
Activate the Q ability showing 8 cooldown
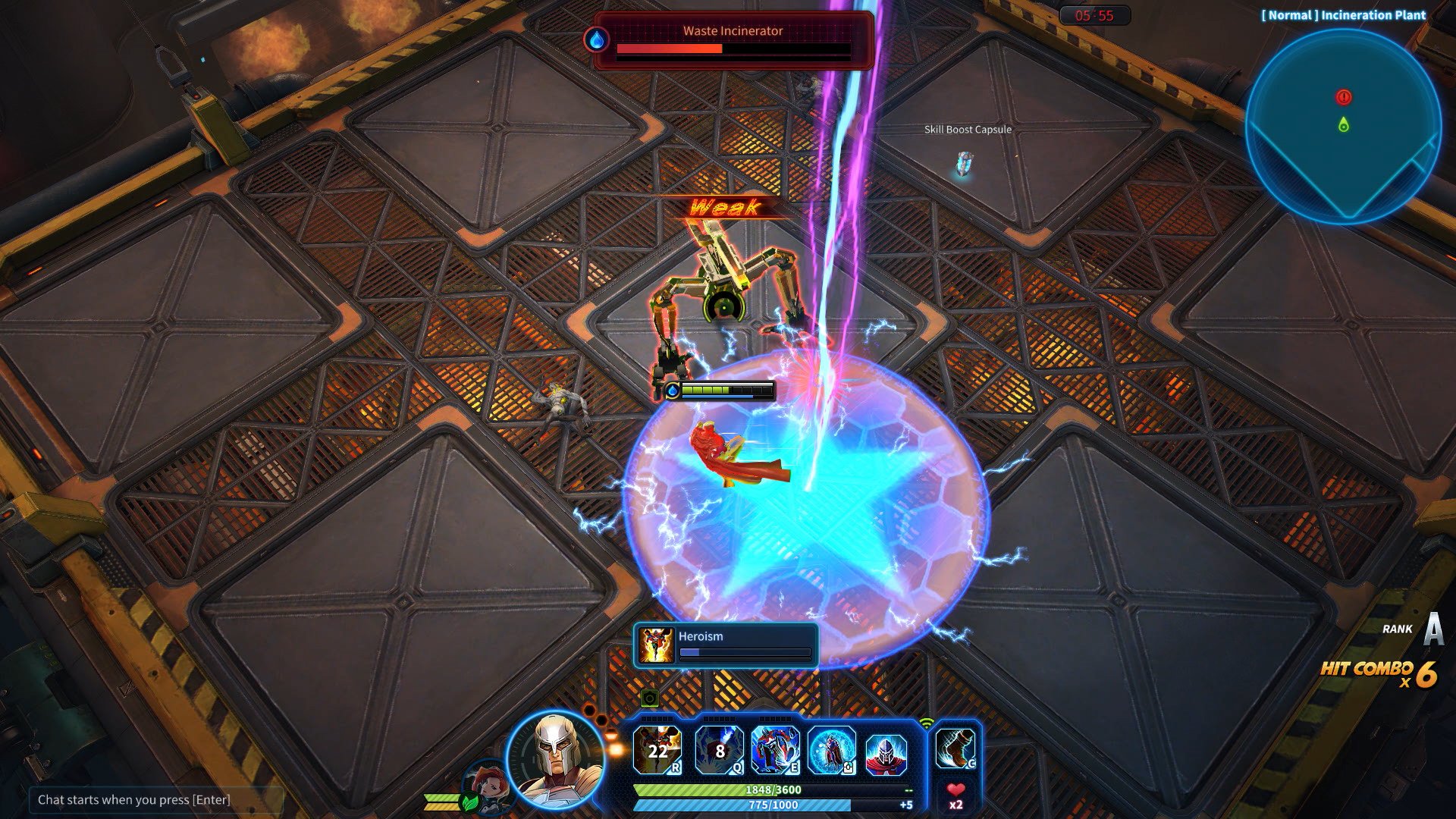(x=719, y=750)
